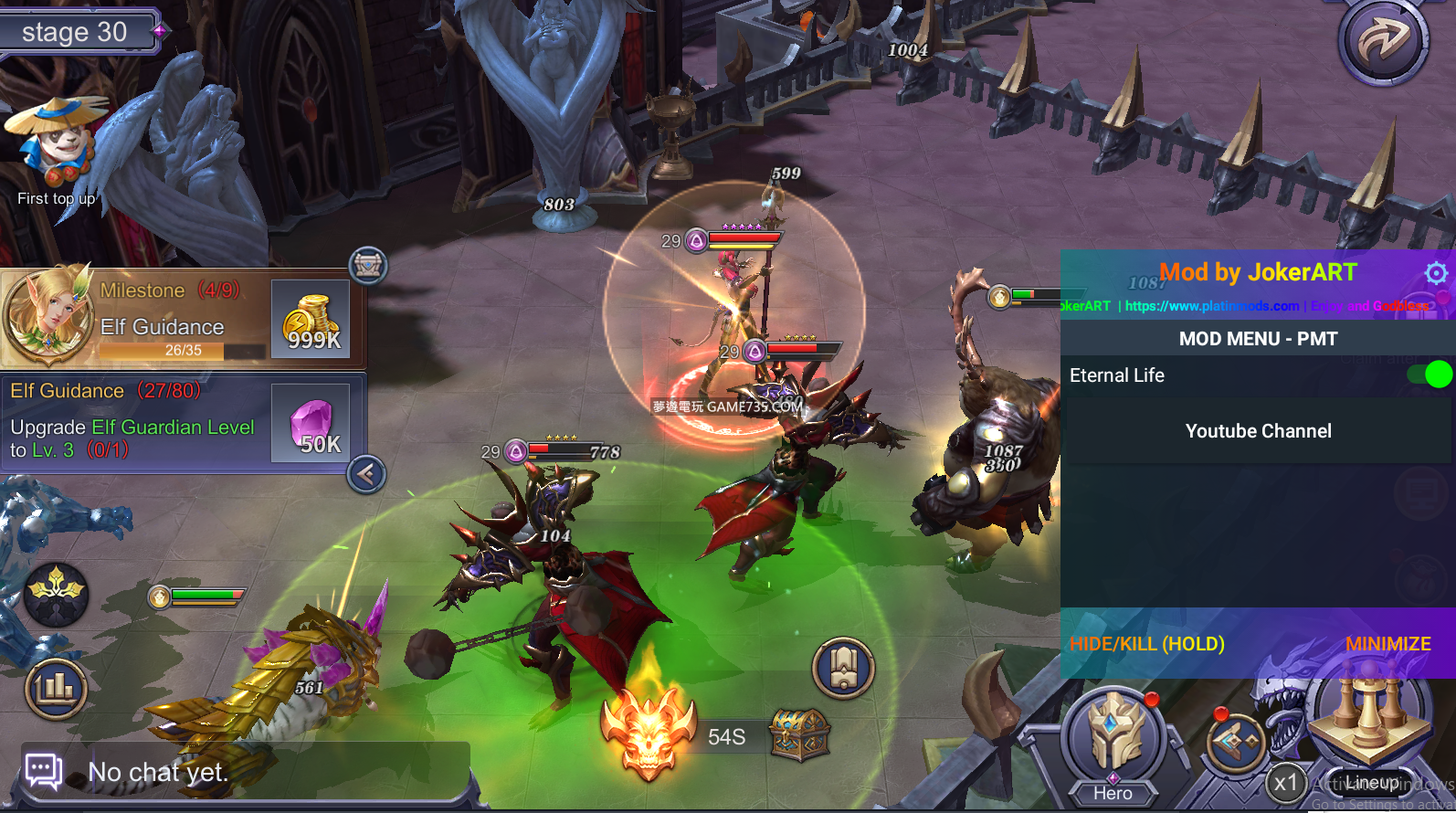The image size is (1456, 813).
Task: Open the Lineup chess piece menu
Action: coord(1367,731)
